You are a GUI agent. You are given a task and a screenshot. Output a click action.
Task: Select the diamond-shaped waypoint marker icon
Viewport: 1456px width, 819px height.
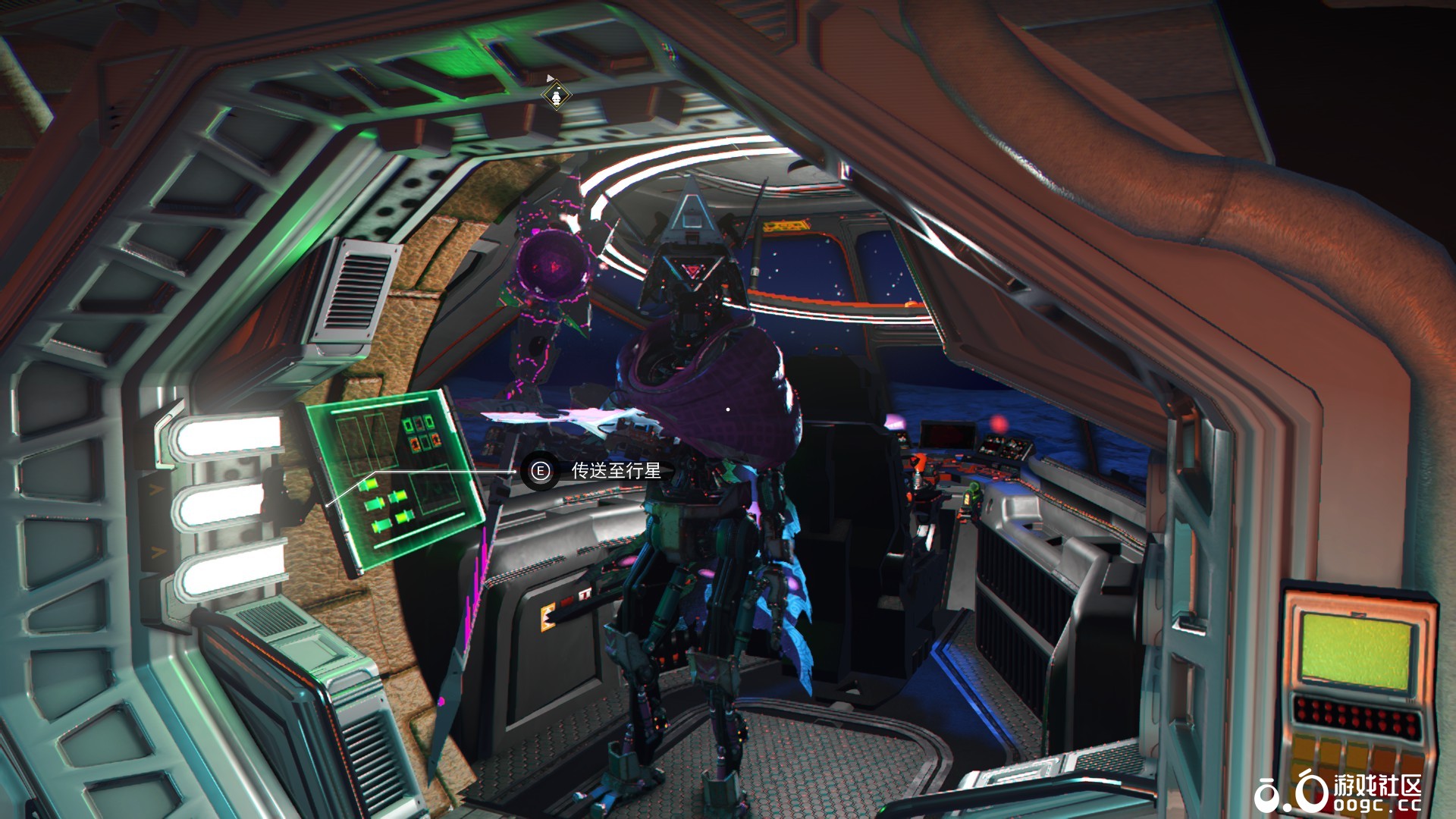click(x=557, y=96)
